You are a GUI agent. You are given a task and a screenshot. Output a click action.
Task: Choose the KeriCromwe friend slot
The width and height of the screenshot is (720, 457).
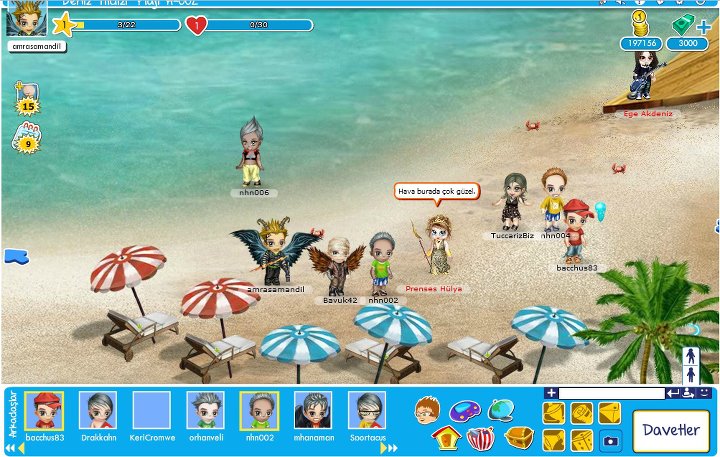tap(152, 410)
